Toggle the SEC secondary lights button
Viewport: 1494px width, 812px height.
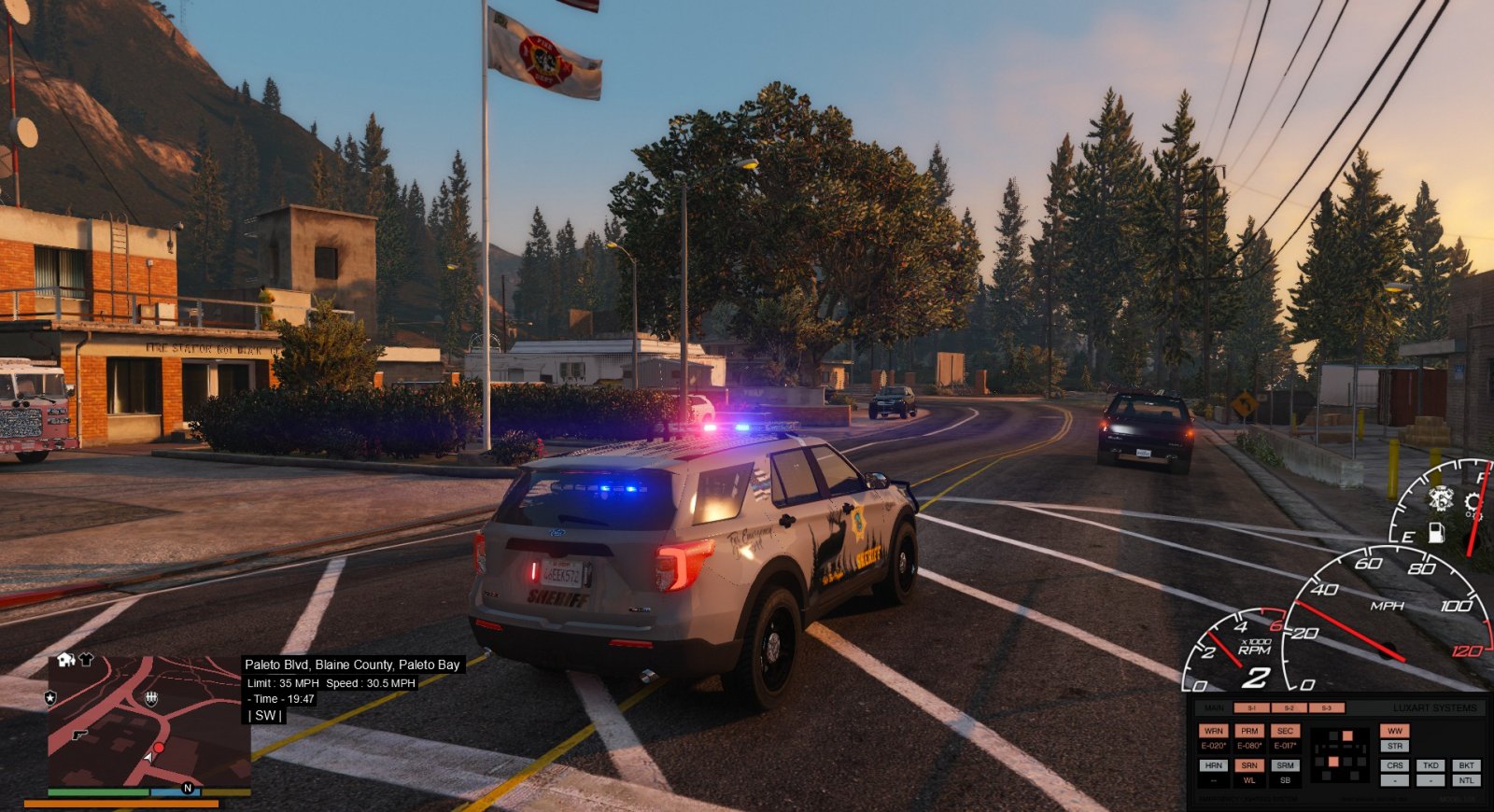click(1285, 731)
